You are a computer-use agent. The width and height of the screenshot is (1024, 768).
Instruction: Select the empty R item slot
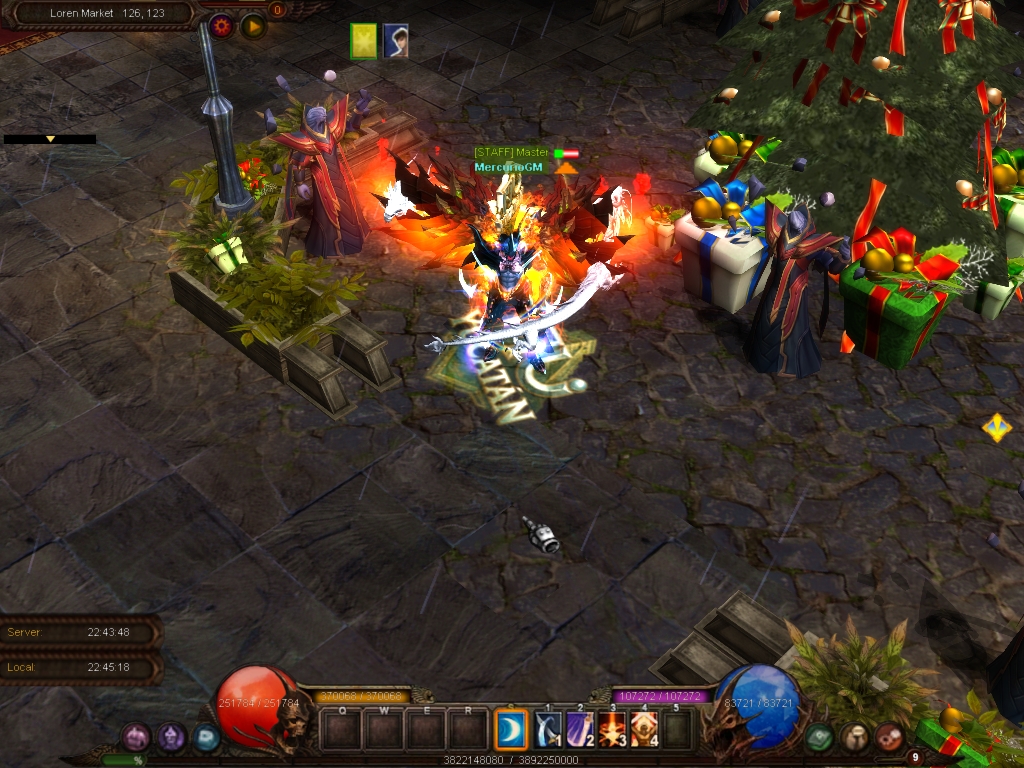click(467, 730)
